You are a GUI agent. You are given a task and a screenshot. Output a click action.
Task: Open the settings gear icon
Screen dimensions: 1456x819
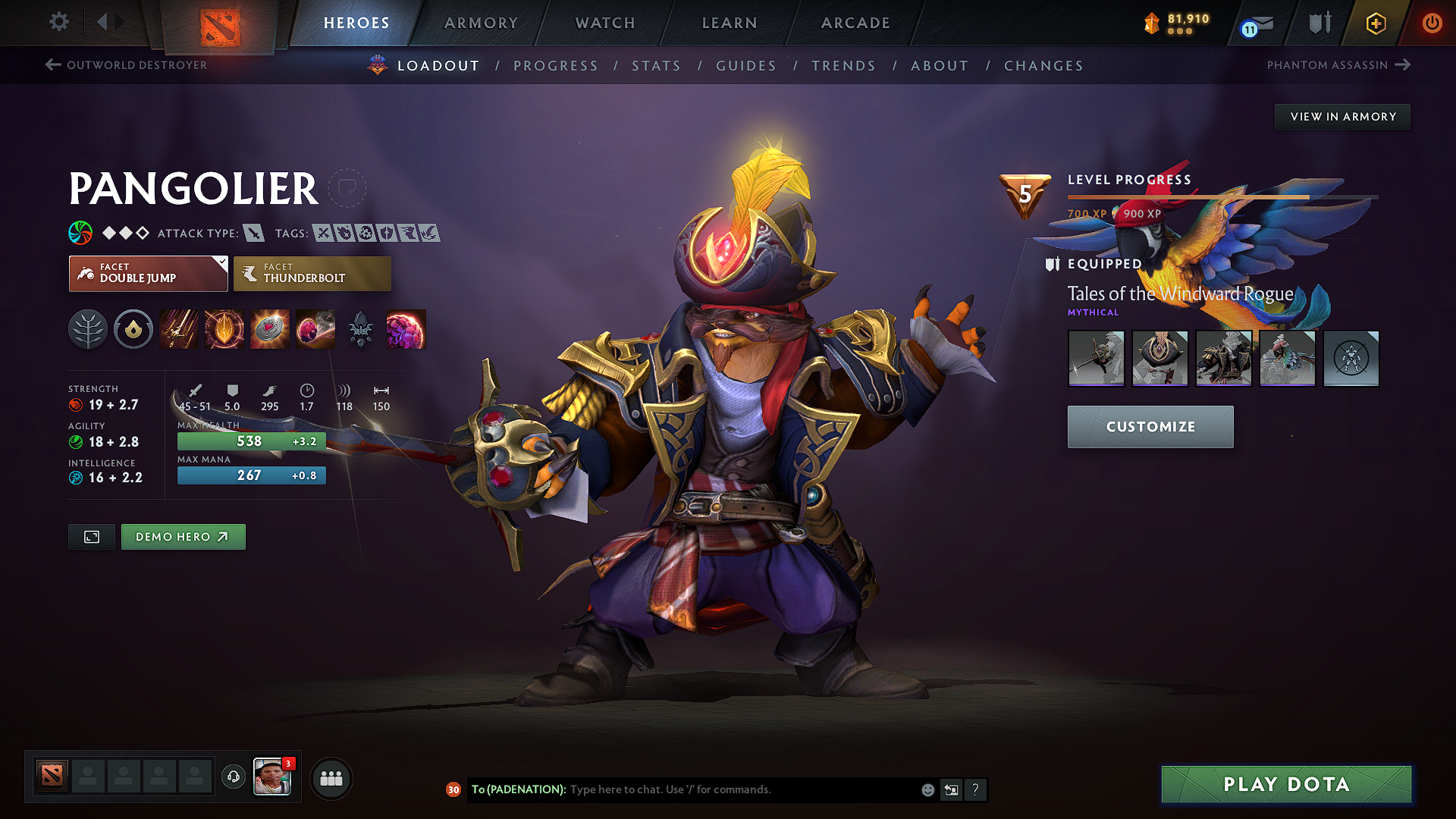pyautogui.click(x=58, y=22)
